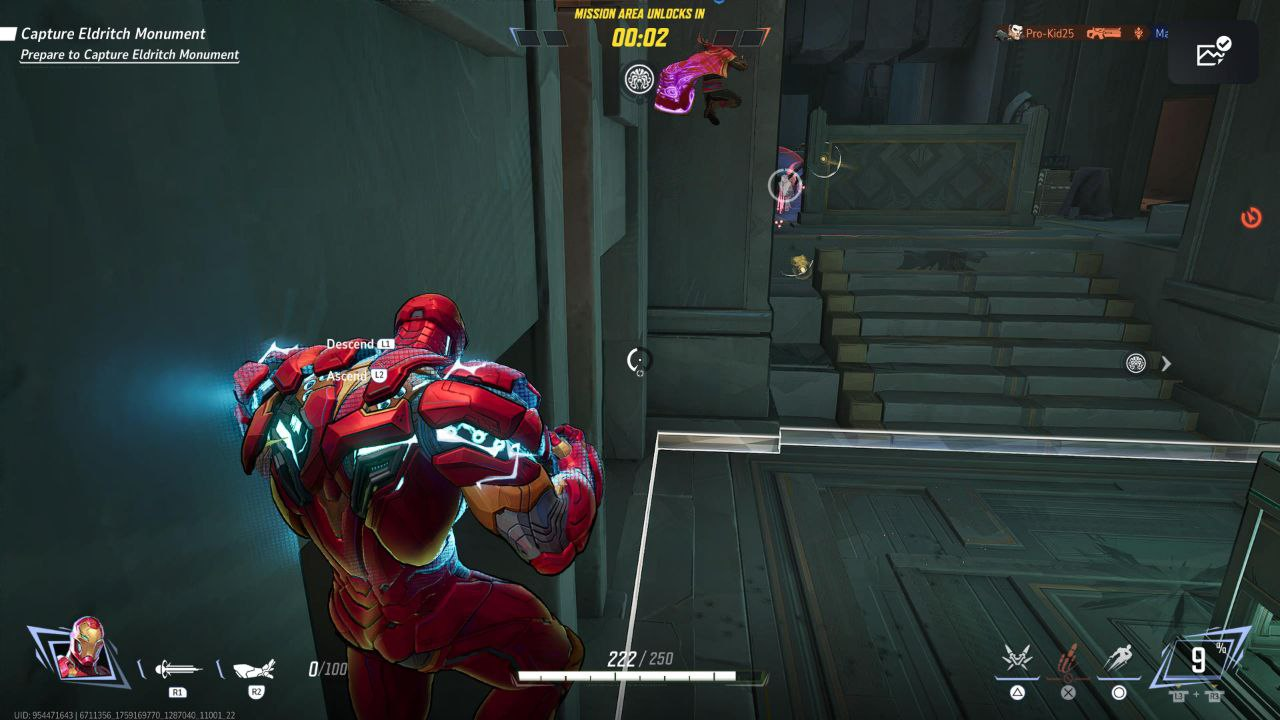Click the 9% ultimate charge emblem
1280x720 pixels.
1198,660
